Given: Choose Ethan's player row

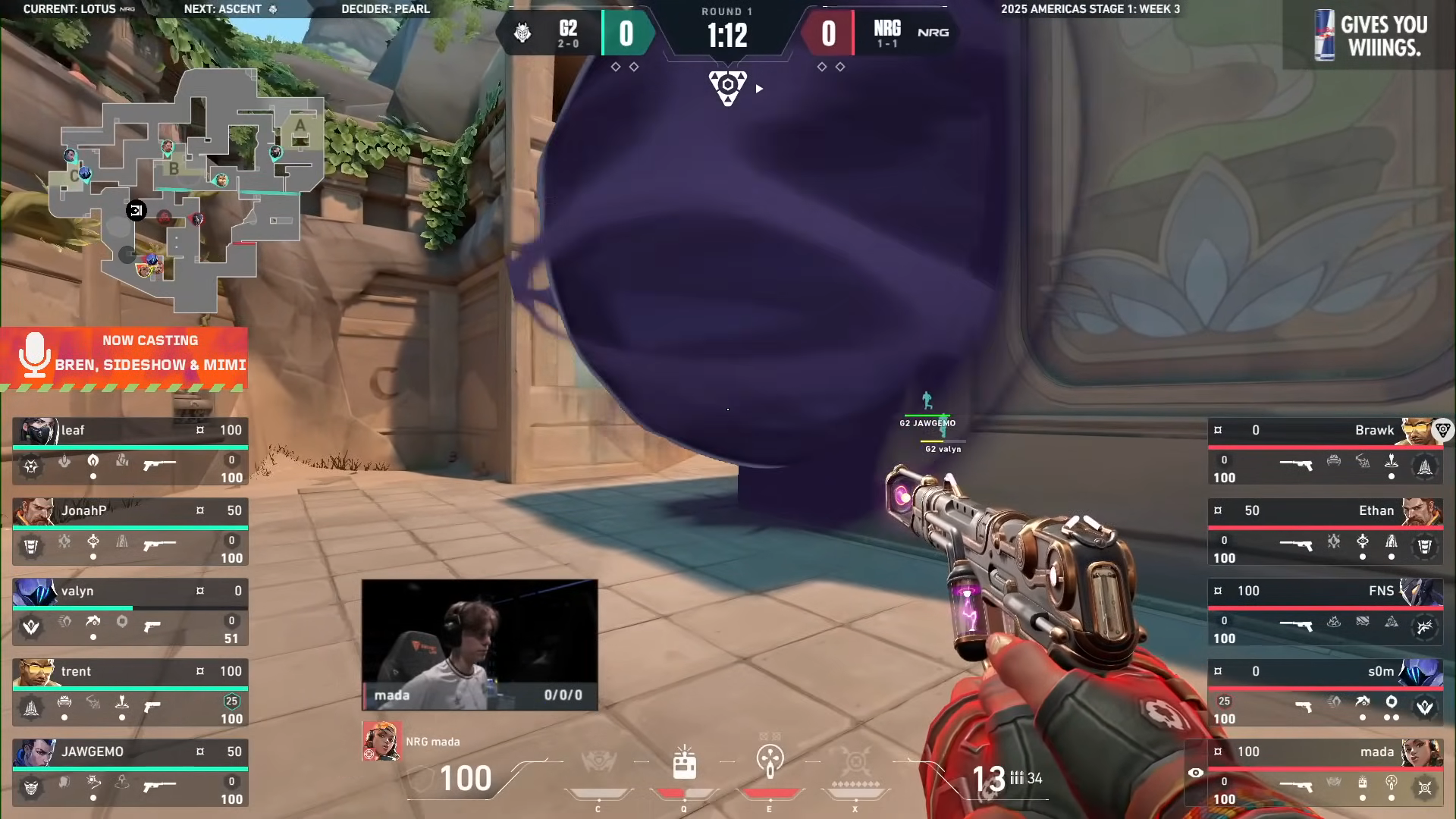Looking at the screenshot, I should [x=1325, y=532].
